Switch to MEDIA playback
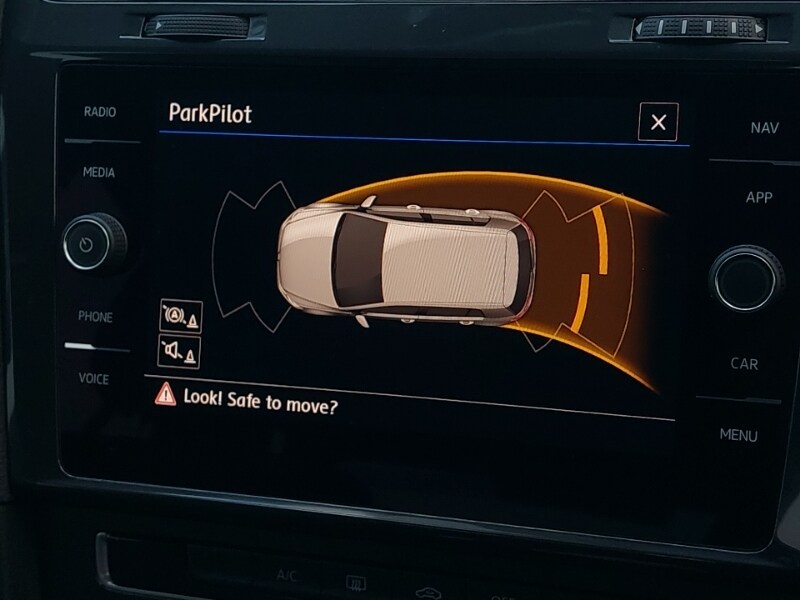 [99, 172]
